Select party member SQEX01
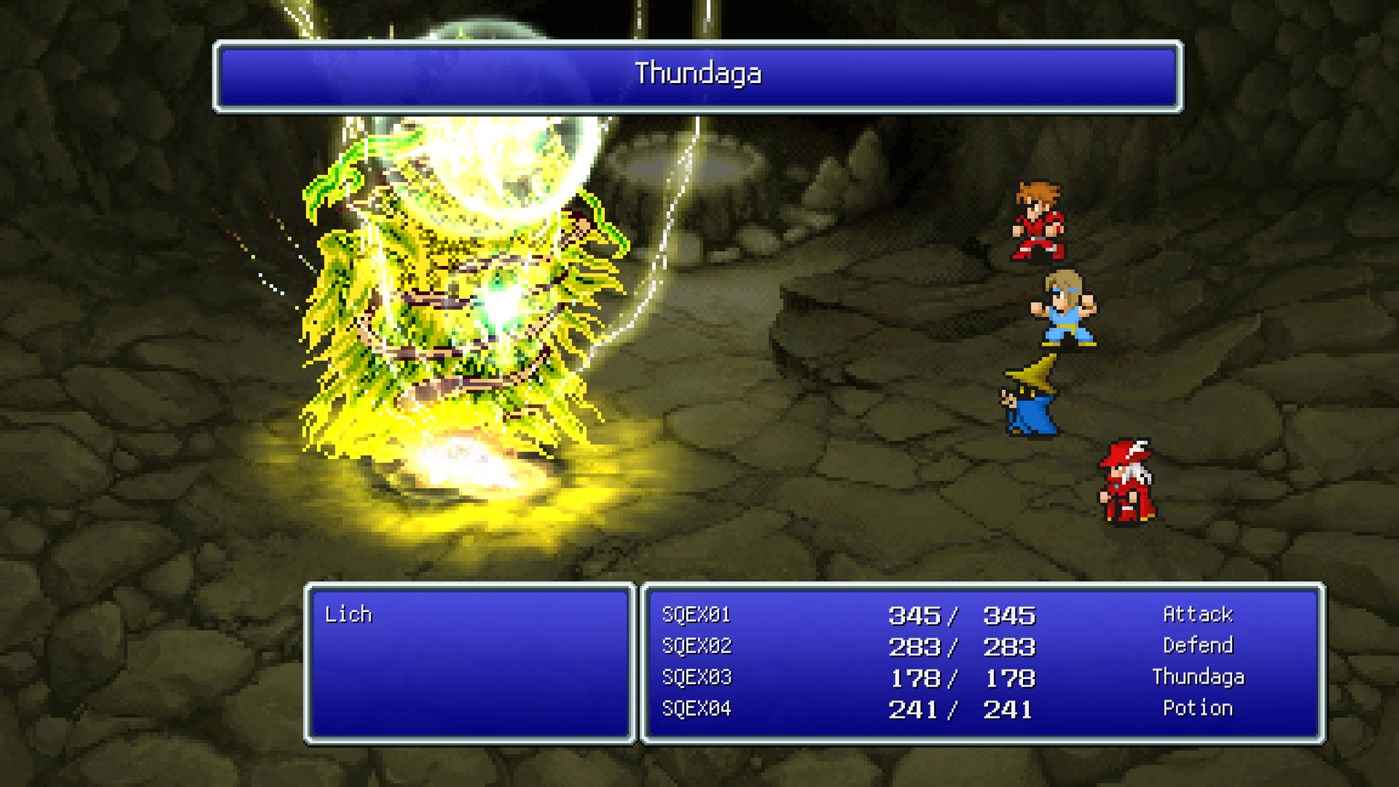The width and height of the screenshot is (1399, 787). [695, 616]
